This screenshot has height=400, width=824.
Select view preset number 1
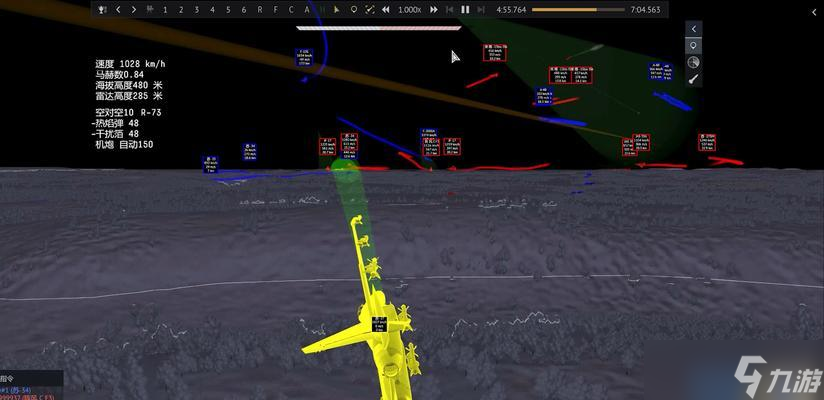[165, 9]
